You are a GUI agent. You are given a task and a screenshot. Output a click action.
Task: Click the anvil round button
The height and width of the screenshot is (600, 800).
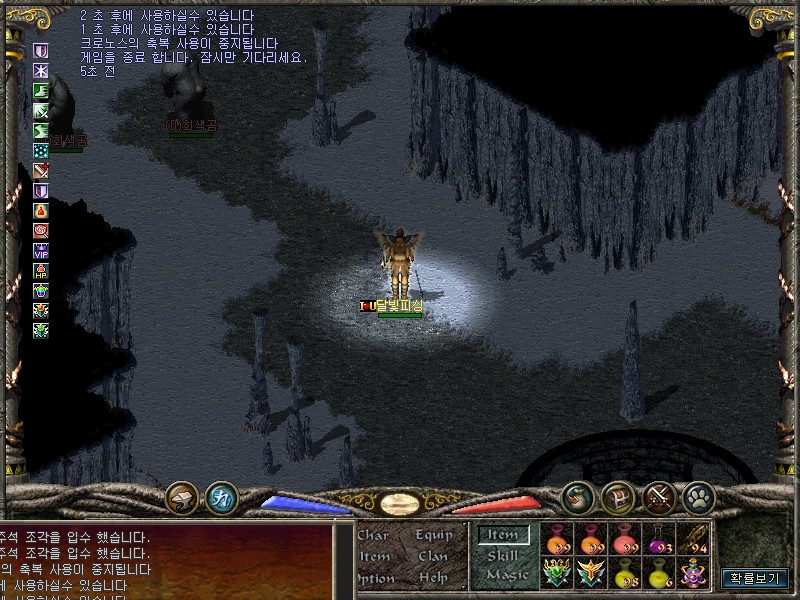click(181, 497)
